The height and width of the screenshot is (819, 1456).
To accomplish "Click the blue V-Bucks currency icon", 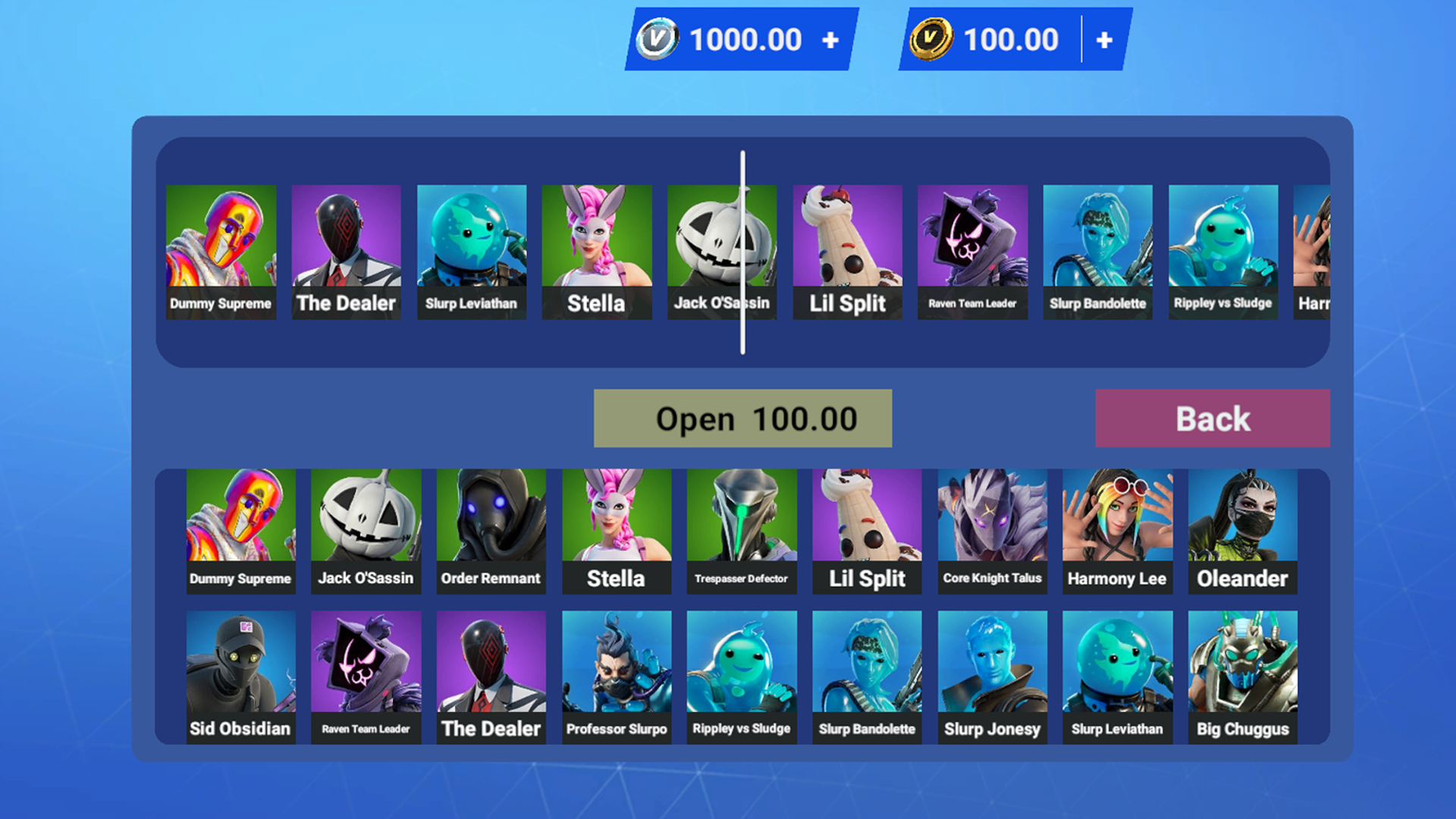I will tap(658, 39).
